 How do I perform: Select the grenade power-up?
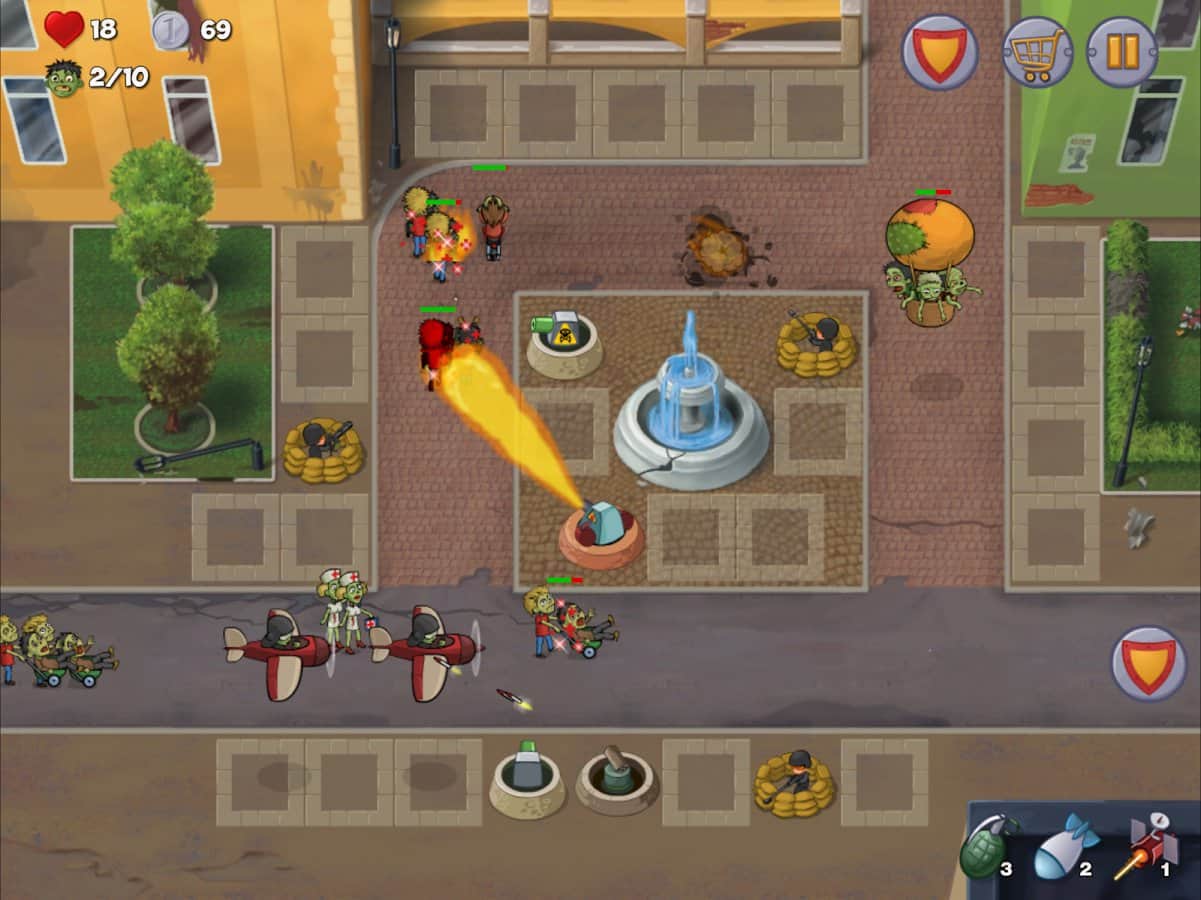pyautogui.click(x=987, y=848)
